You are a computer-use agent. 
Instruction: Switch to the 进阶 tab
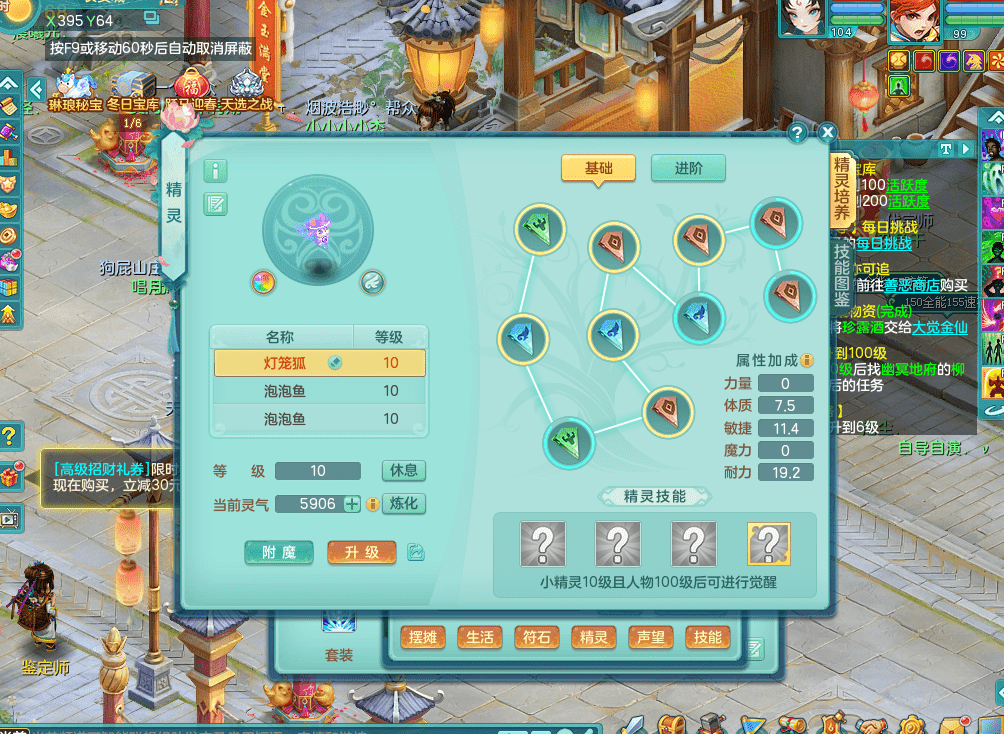click(x=688, y=168)
